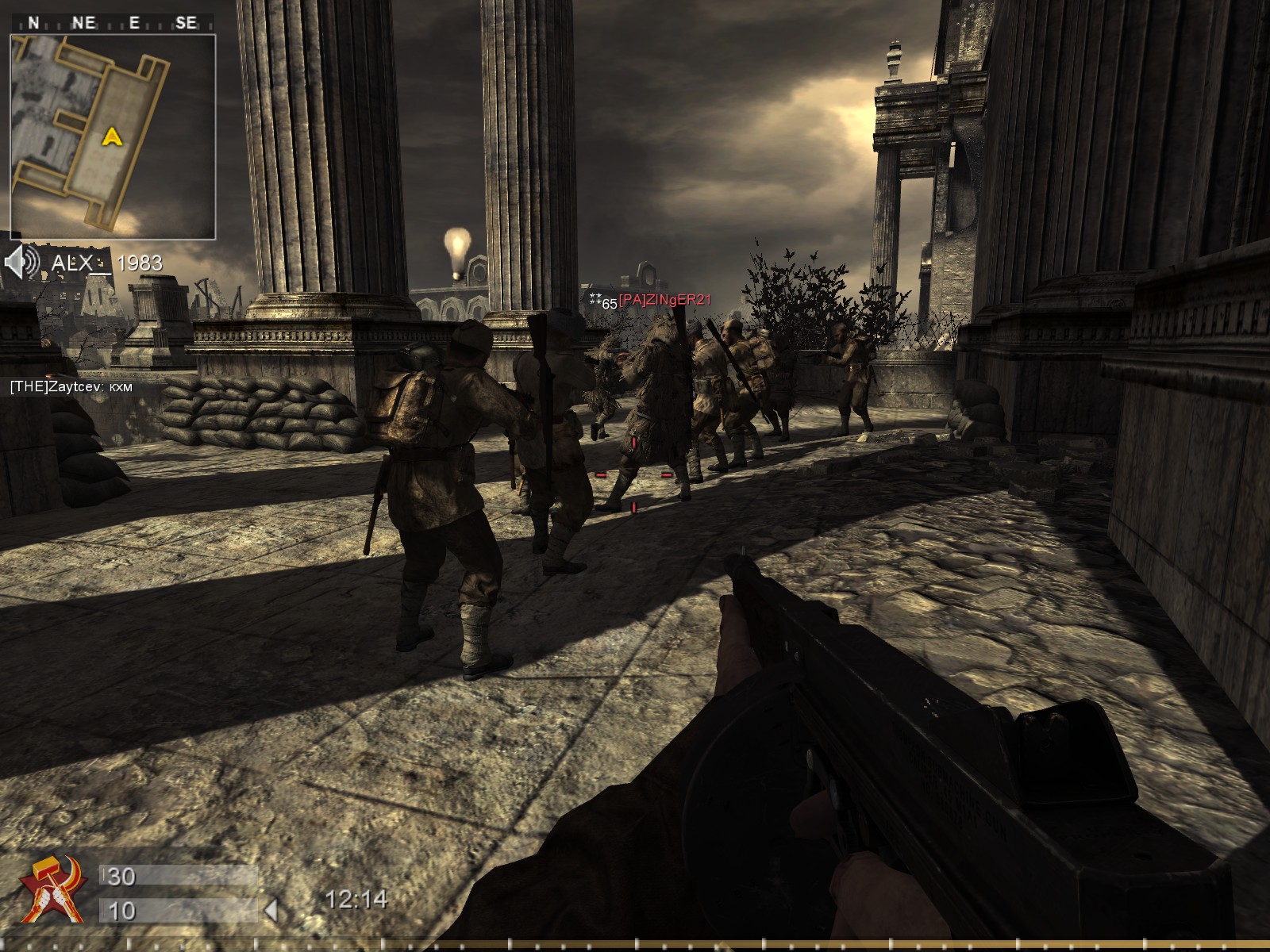
Task: Click the minimap in the corner
Action: [113, 136]
